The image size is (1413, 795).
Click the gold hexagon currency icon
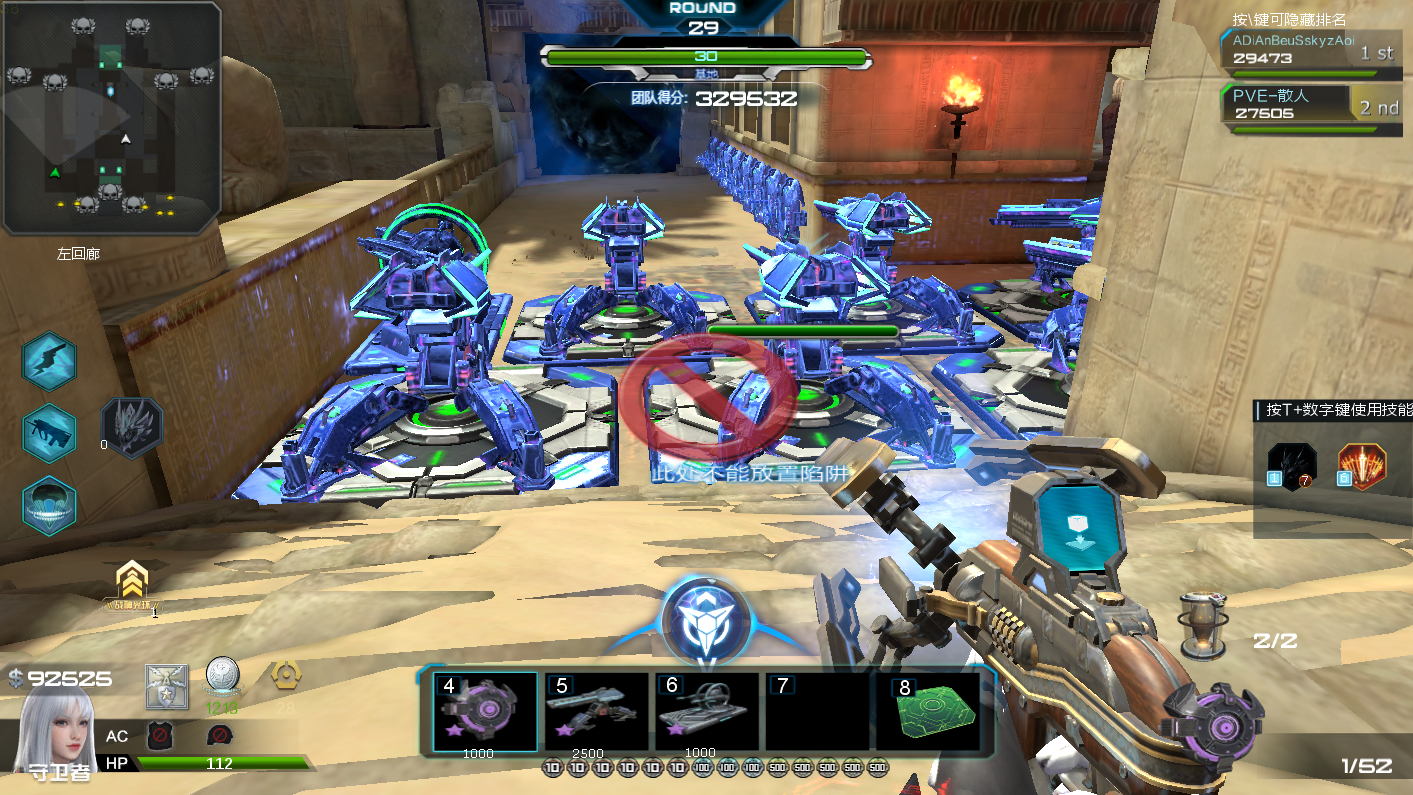click(x=286, y=675)
